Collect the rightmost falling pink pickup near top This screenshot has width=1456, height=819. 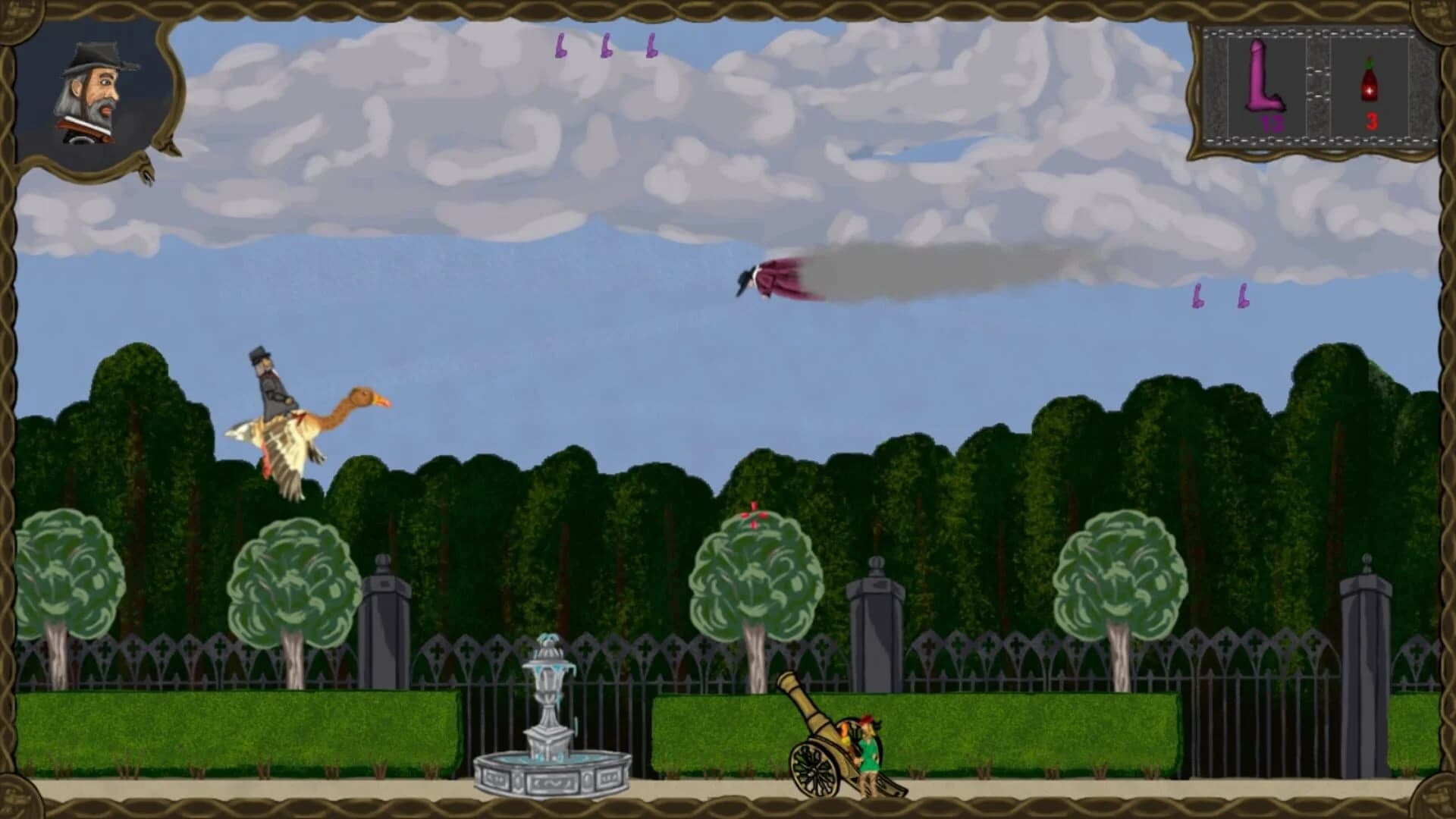tap(650, 47)
